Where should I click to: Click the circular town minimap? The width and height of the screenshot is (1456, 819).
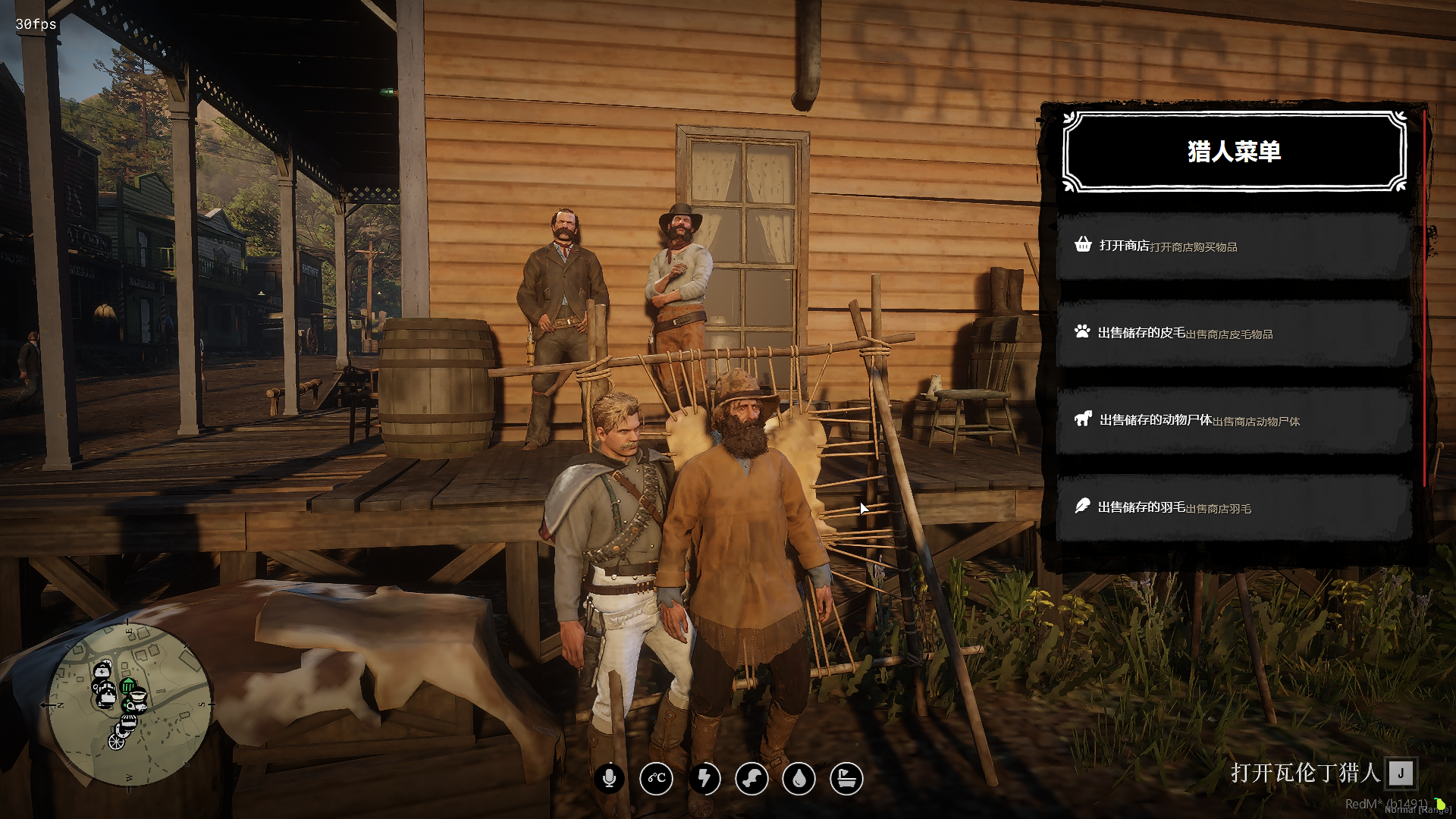pos(129,705)
